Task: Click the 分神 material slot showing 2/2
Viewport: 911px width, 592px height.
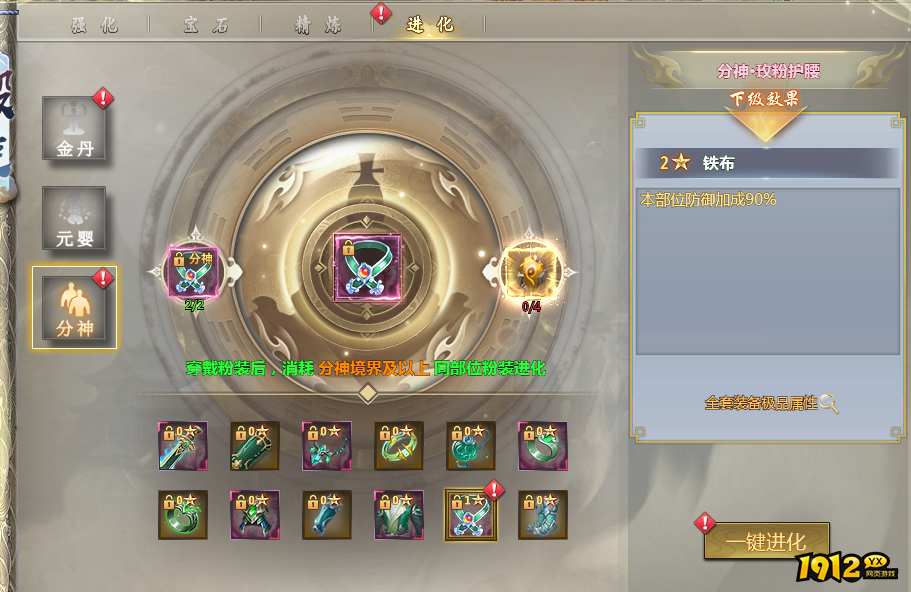Action: [x=193, y=271]
